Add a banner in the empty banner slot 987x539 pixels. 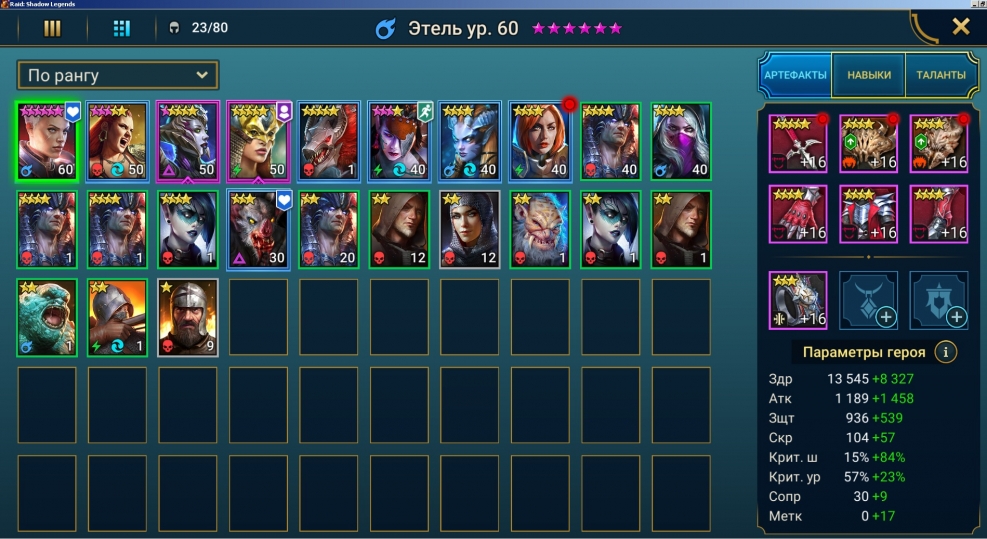click(939, 300)
